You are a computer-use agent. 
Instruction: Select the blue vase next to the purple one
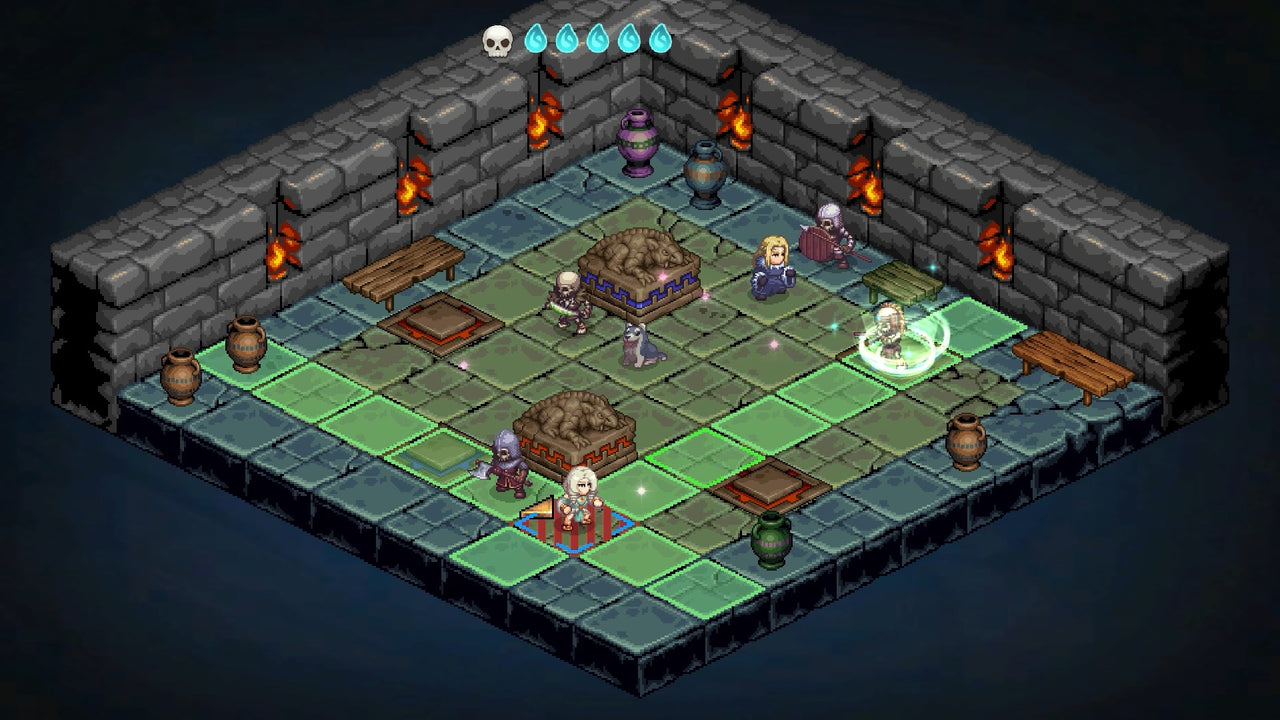[x=706, y=166]
